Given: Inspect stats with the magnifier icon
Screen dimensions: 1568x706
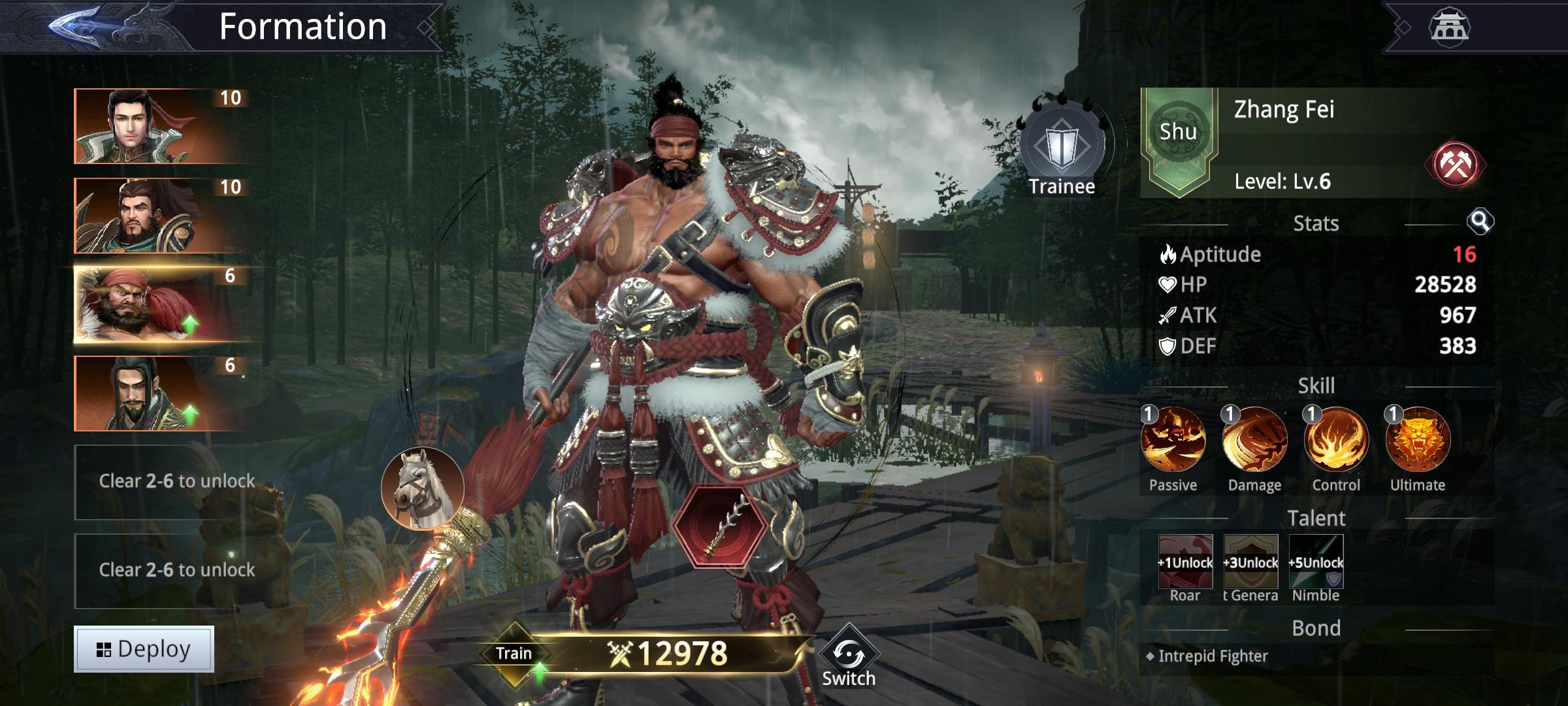Looking at the screenshot, I should coord(1480,222).
